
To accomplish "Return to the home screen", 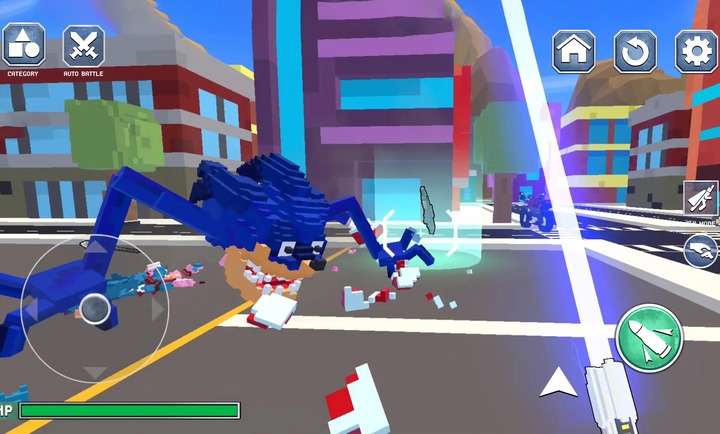I will tap(574, 51).
